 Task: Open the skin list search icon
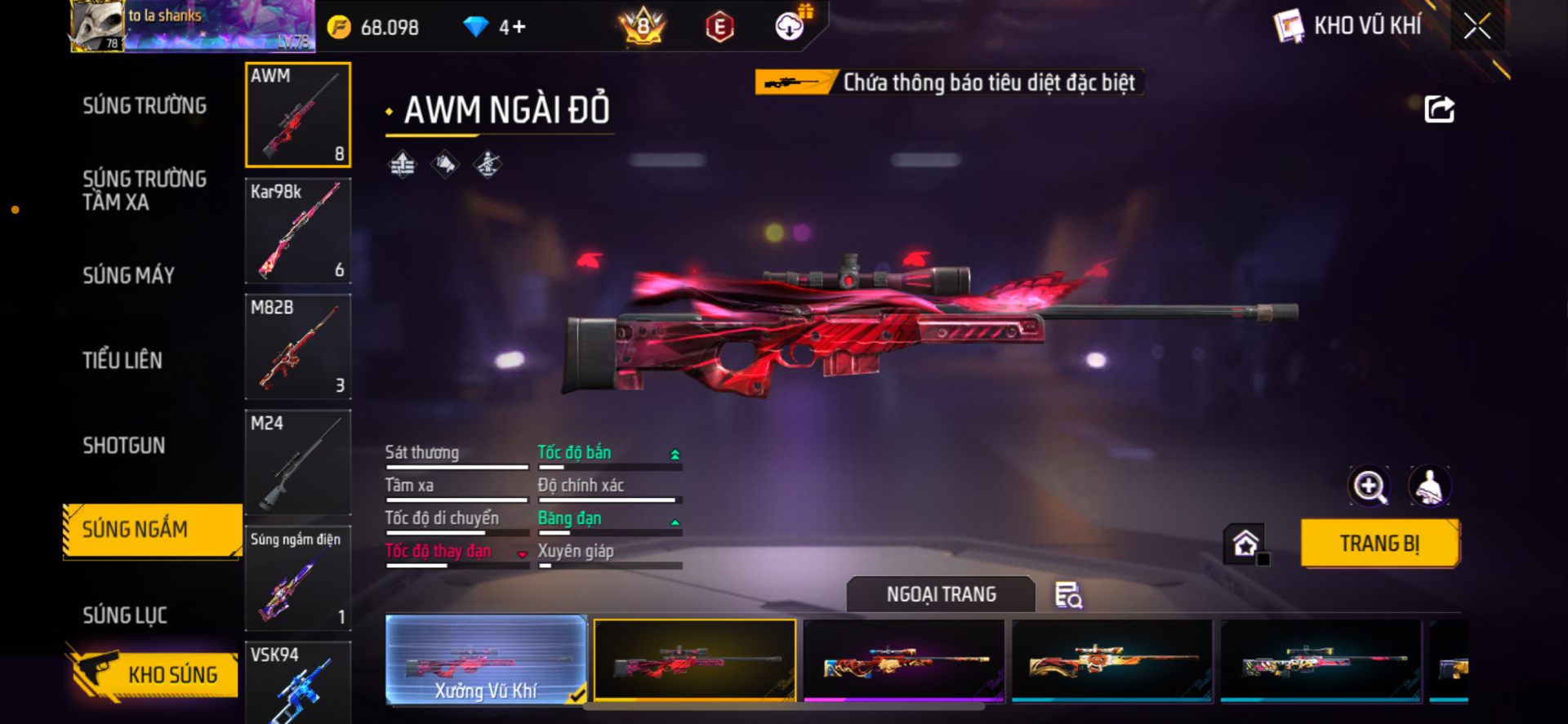(1068, 595)
